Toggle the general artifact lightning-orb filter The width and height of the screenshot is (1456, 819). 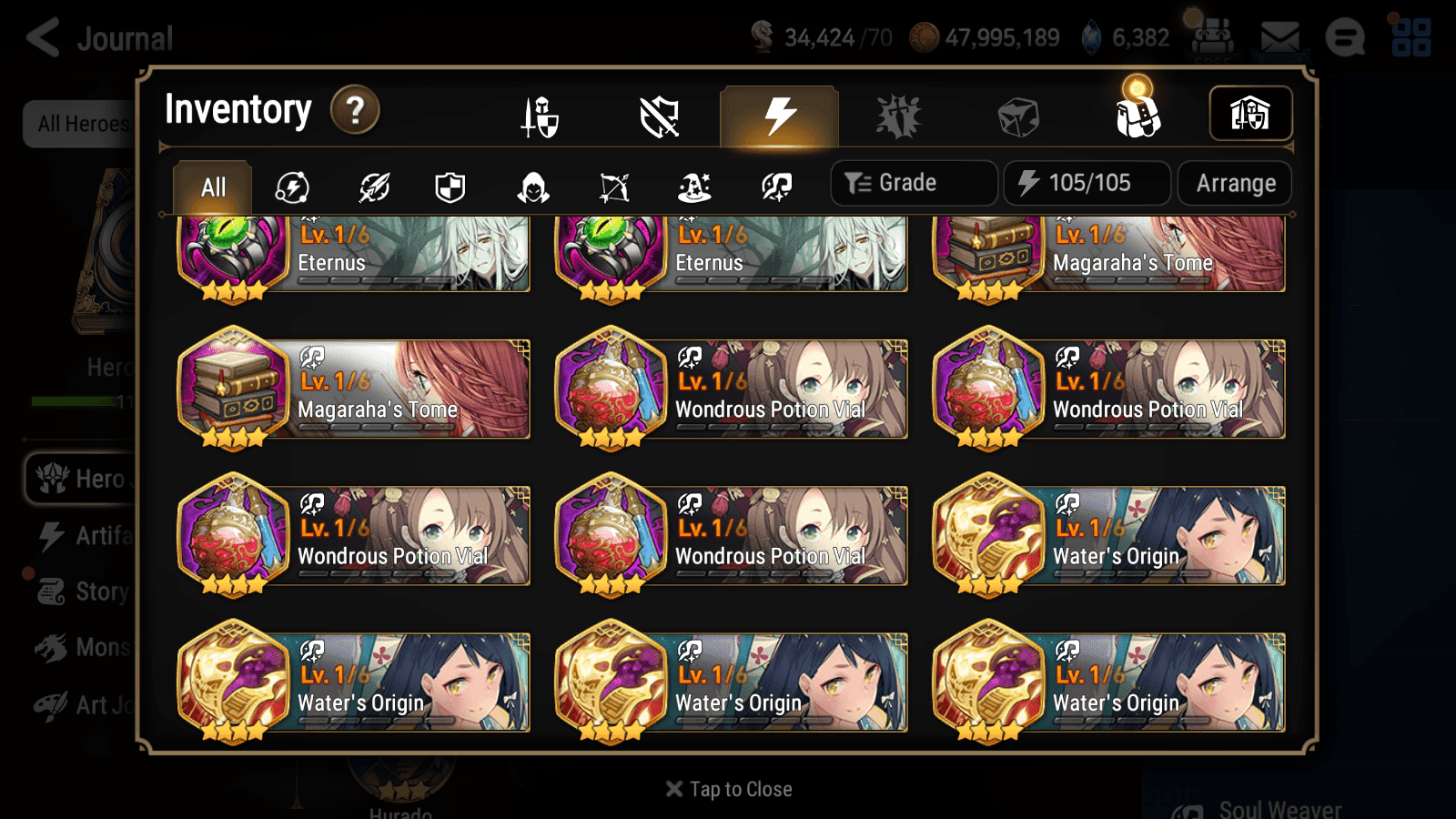tap(291, 187)
